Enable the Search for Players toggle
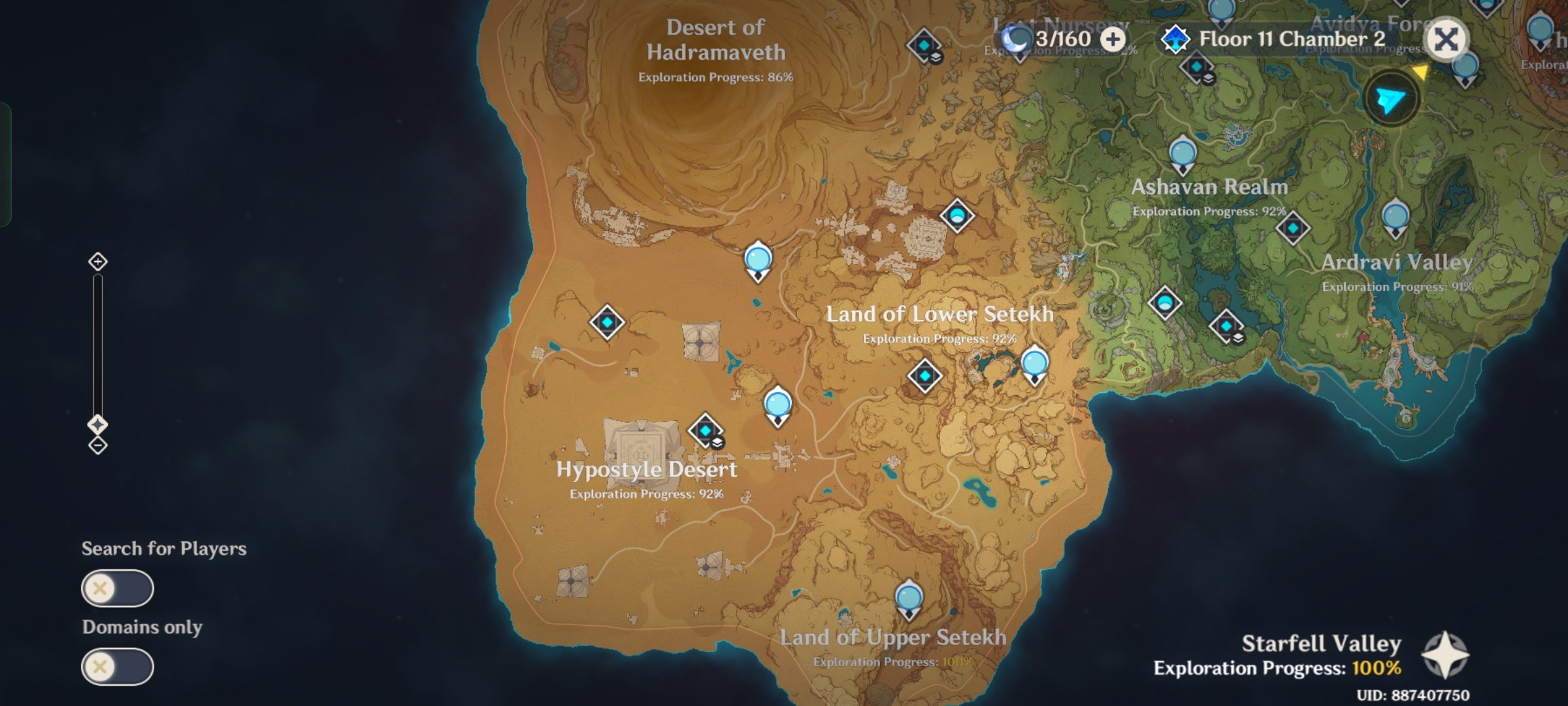1568x706 pixels. (x=118, y=588)
